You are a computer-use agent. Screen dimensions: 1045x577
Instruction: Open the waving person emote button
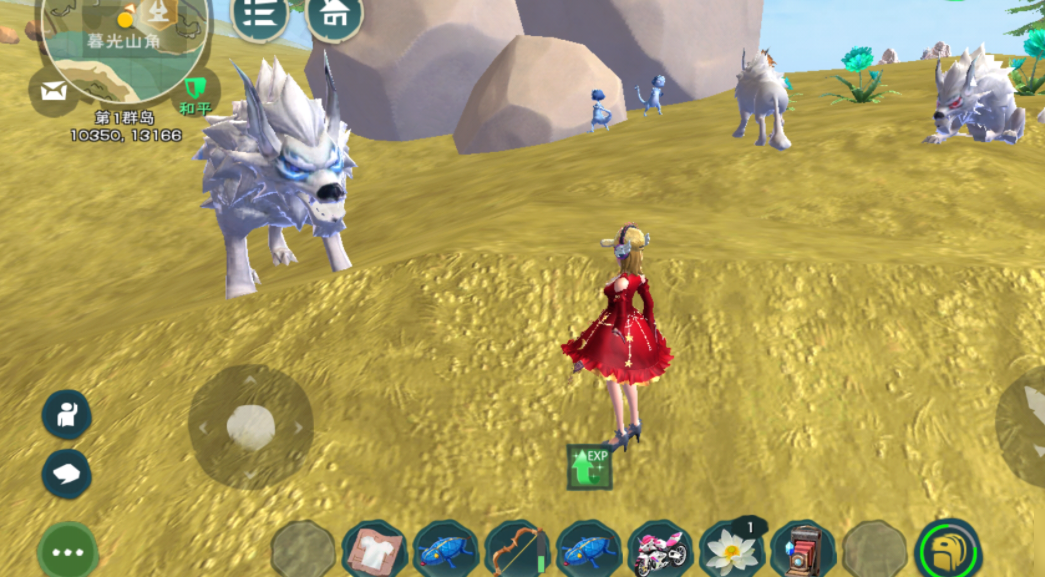(66, 414)
